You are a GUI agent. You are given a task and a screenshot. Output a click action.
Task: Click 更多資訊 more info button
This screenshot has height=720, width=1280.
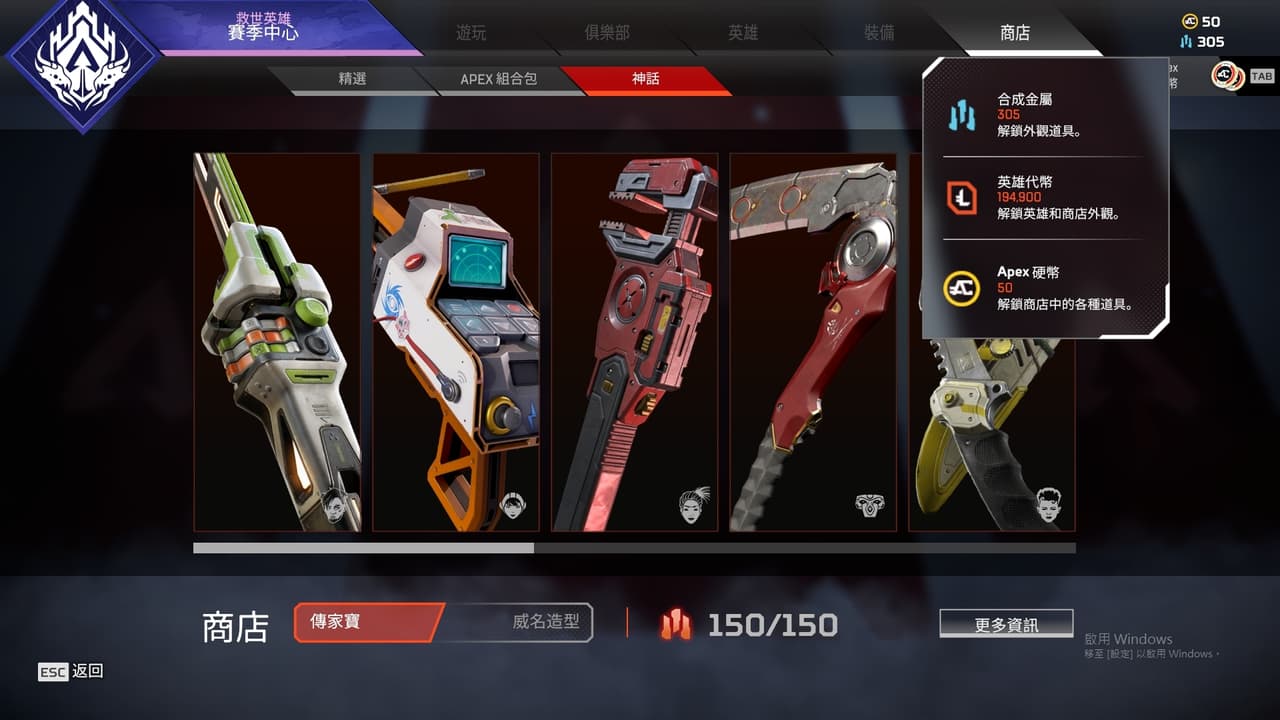coord(1006,624)
